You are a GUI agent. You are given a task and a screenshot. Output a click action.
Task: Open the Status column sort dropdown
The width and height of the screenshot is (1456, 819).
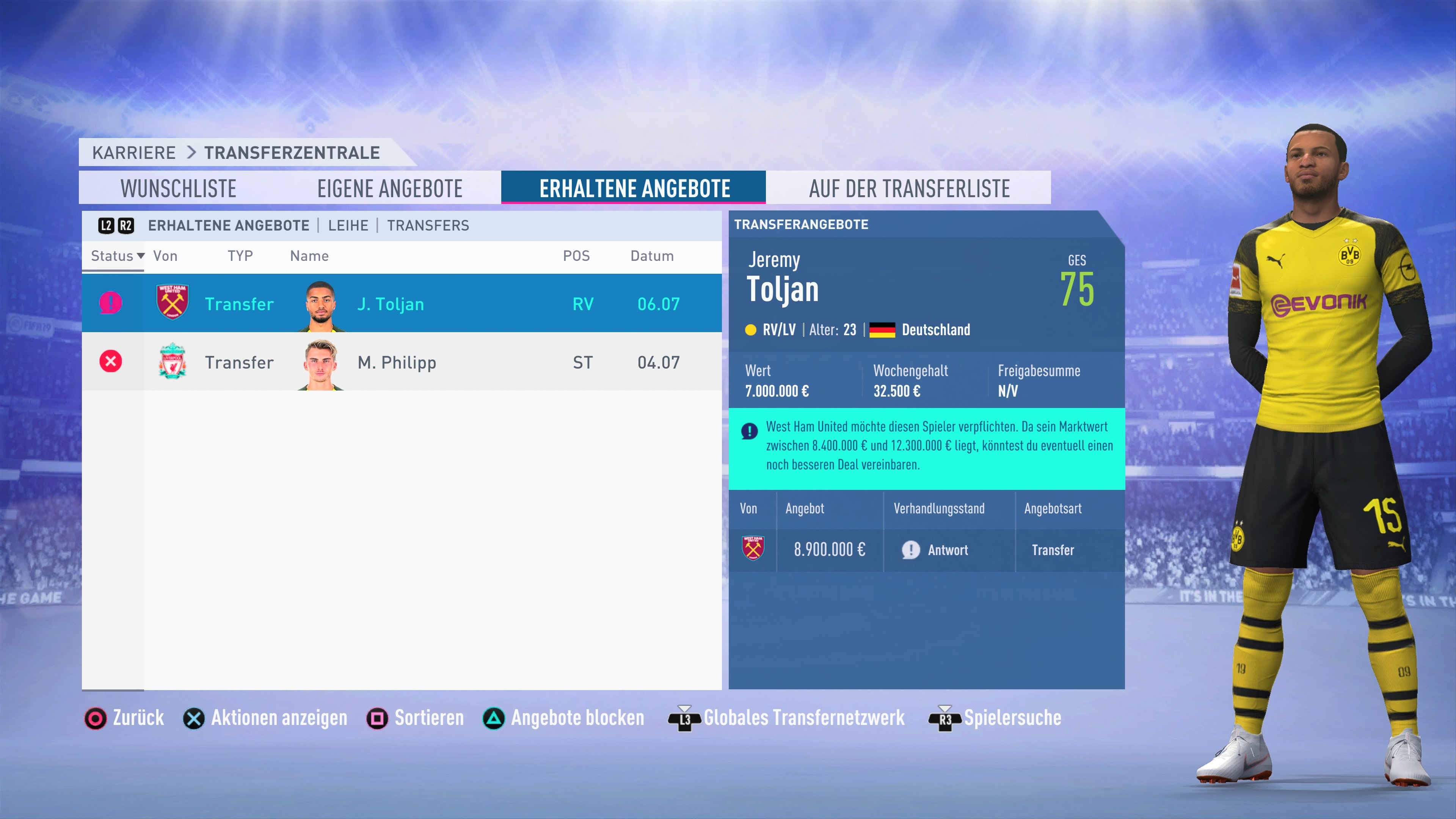115,256
